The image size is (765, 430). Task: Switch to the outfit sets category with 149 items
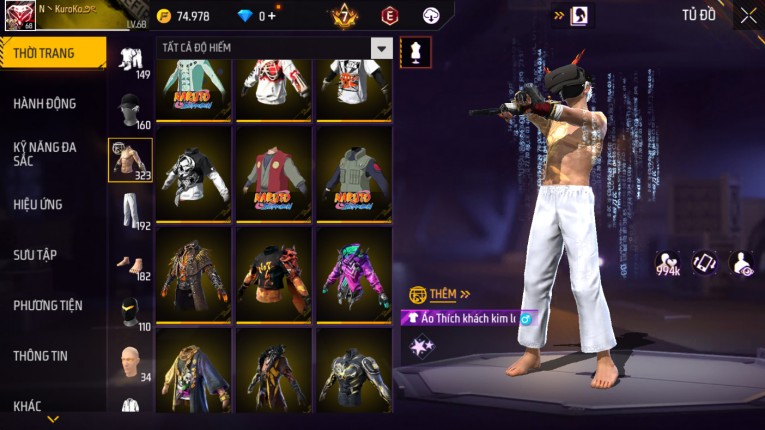coord(130,60)
